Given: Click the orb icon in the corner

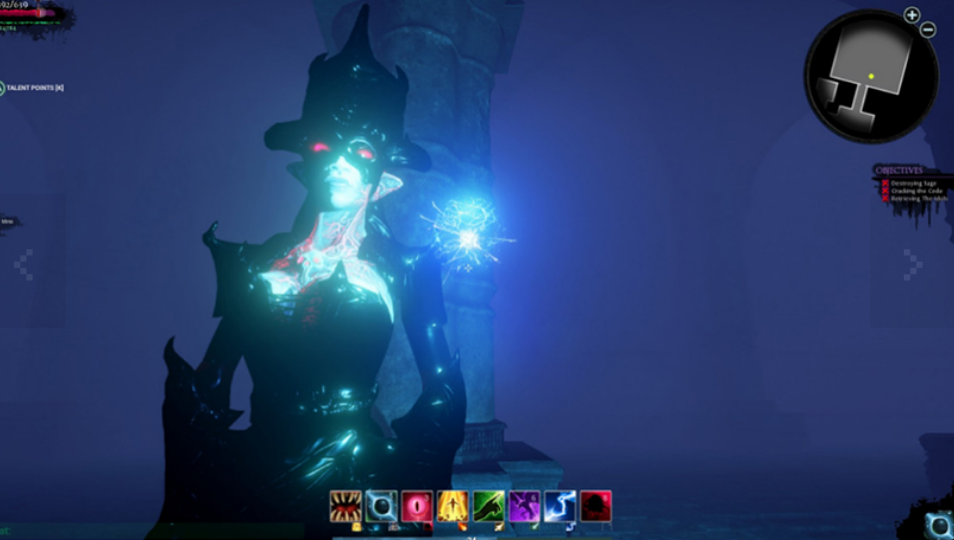Looking at the screenshot, I should tap(939, 525).
